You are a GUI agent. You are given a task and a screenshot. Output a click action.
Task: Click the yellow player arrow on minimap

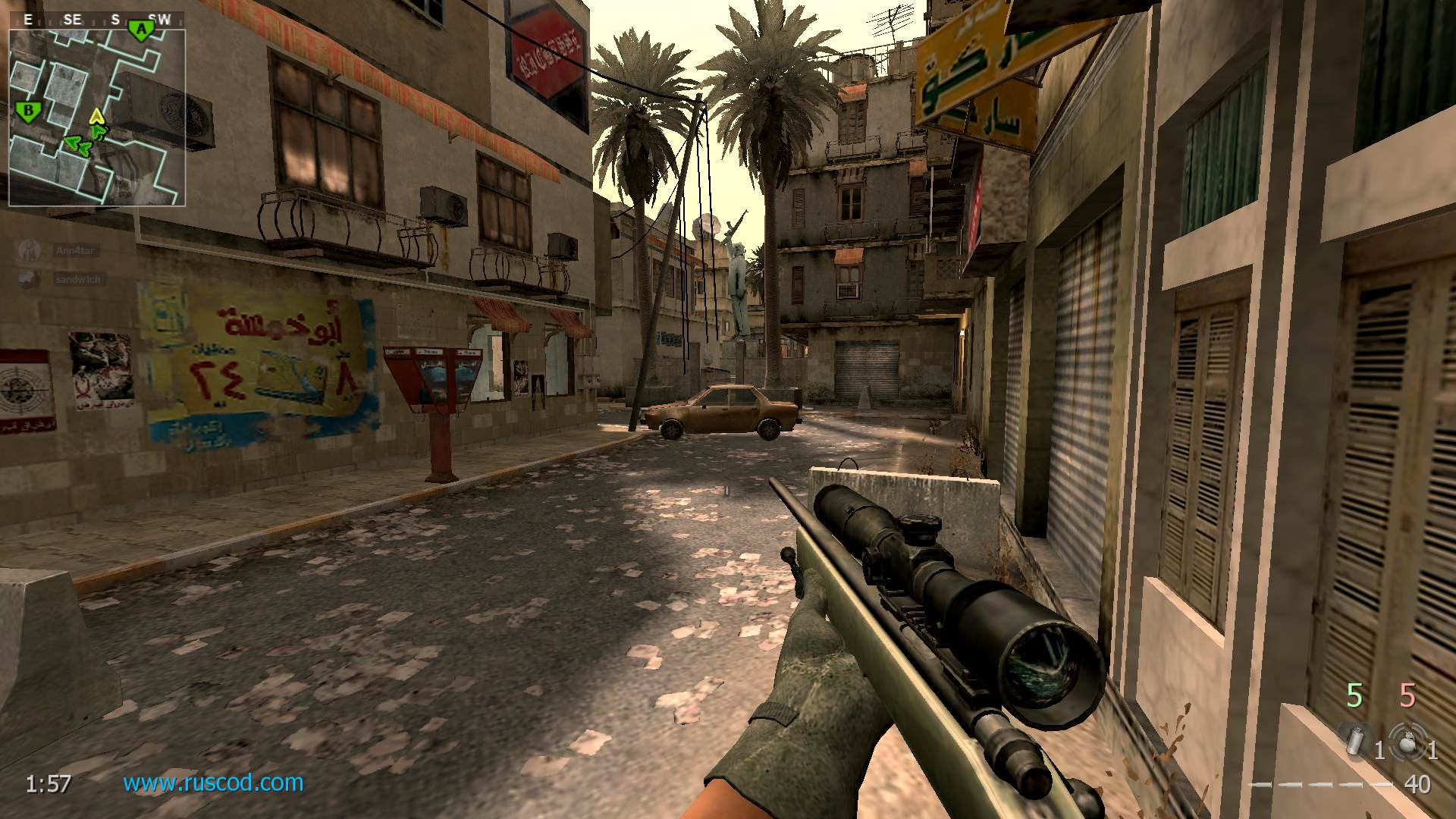pyautogui.click(x=96, y=117)
